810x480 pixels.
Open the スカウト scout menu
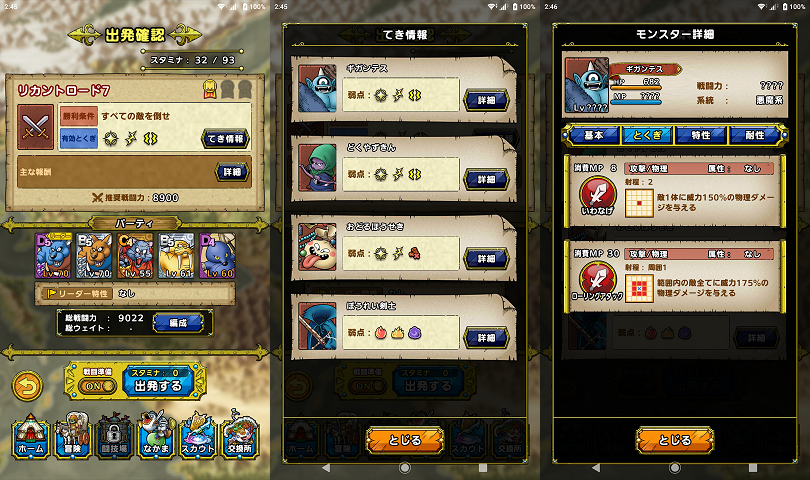[197, 436]
